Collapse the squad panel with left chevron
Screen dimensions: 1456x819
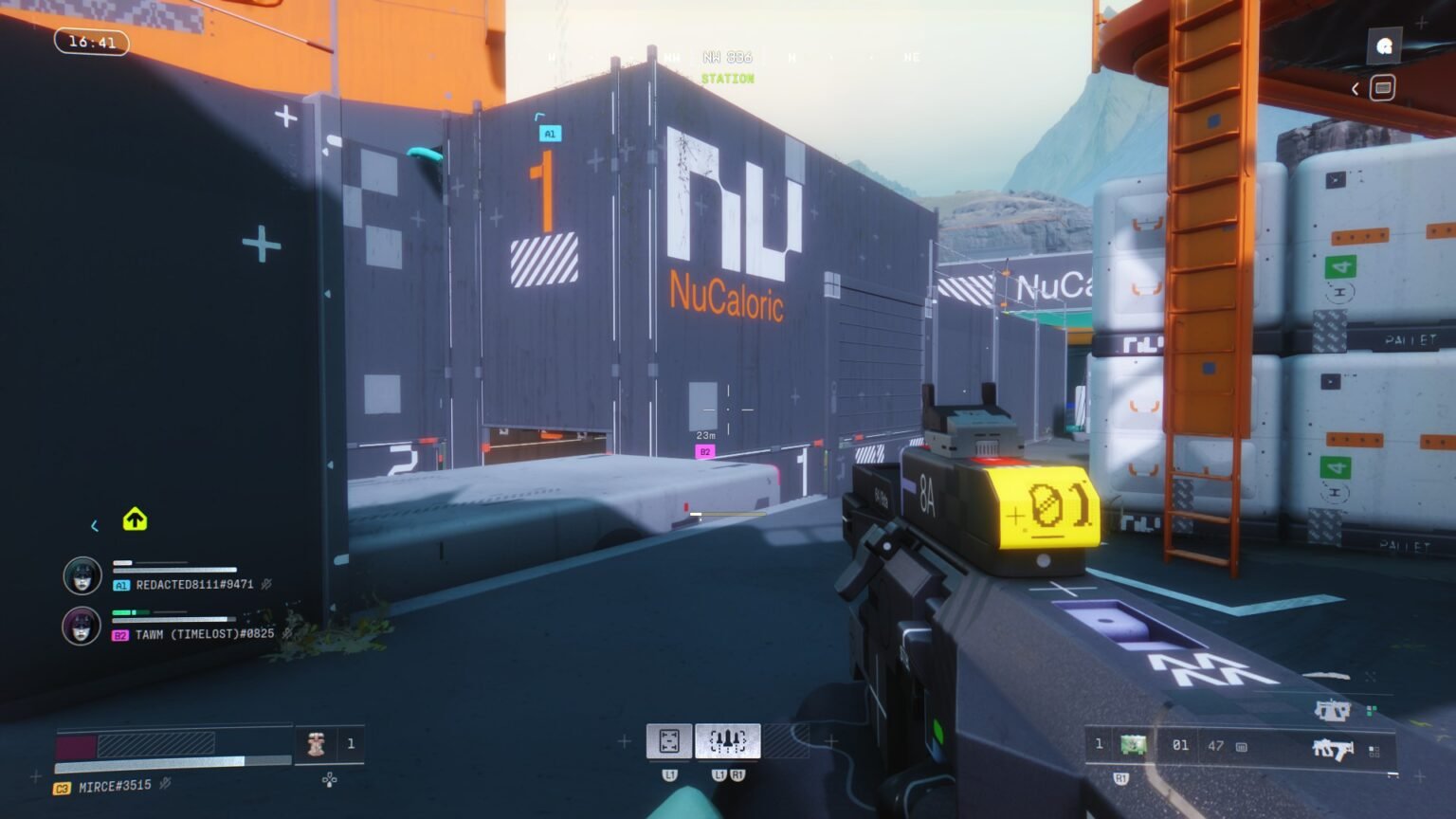click(x=94, y=525)
